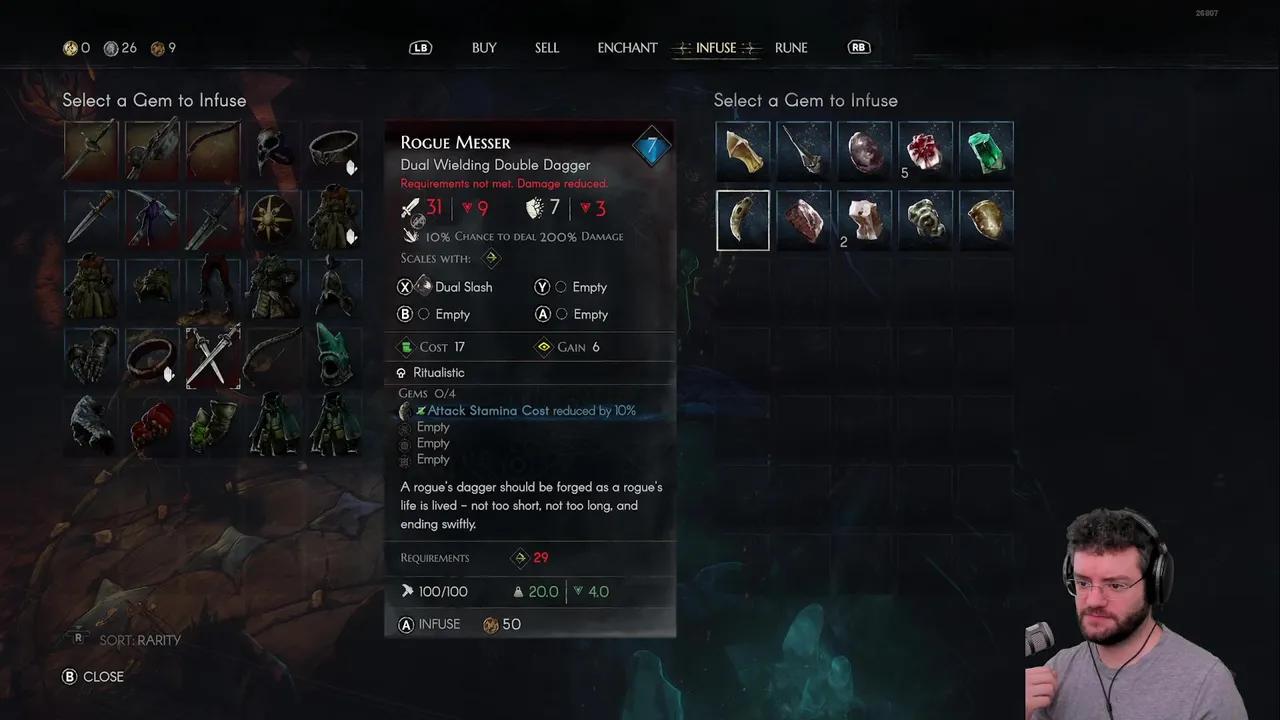The image size is (1280, 720).
Task: Switch to the BUY tab
Action: pyautogui.click(x=484, y=48)
